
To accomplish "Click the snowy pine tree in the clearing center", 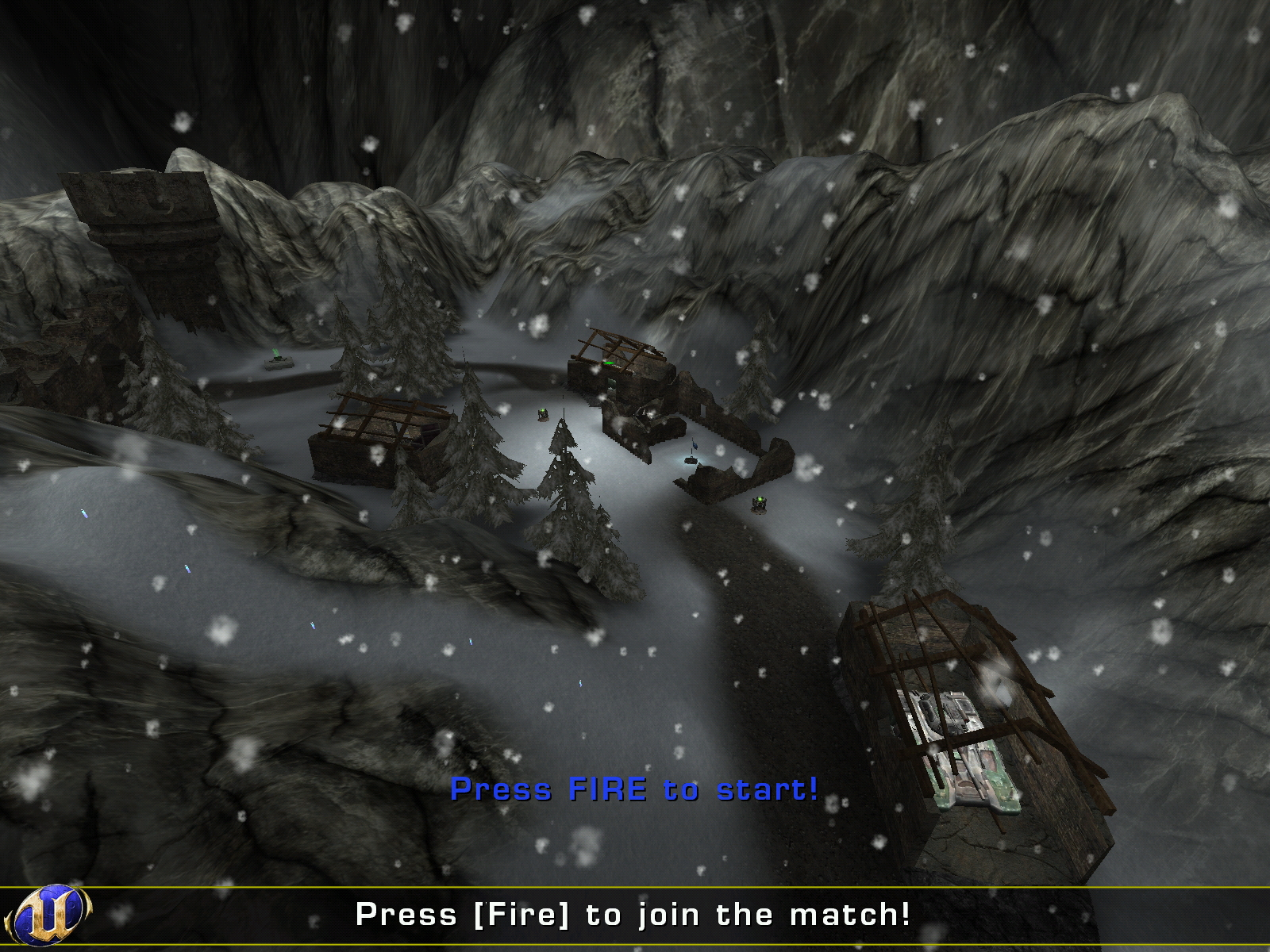I will point(564,492).
